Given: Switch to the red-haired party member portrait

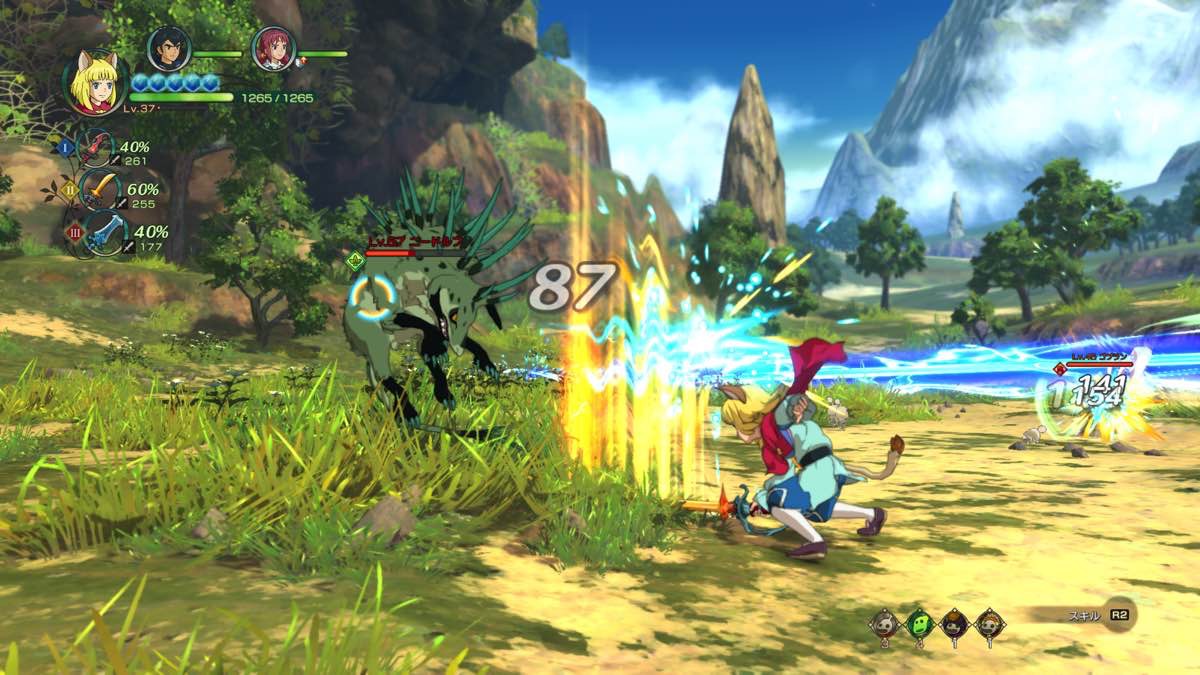Looking at the screenshot, I should pyautogui.click(x=273, y=48).
